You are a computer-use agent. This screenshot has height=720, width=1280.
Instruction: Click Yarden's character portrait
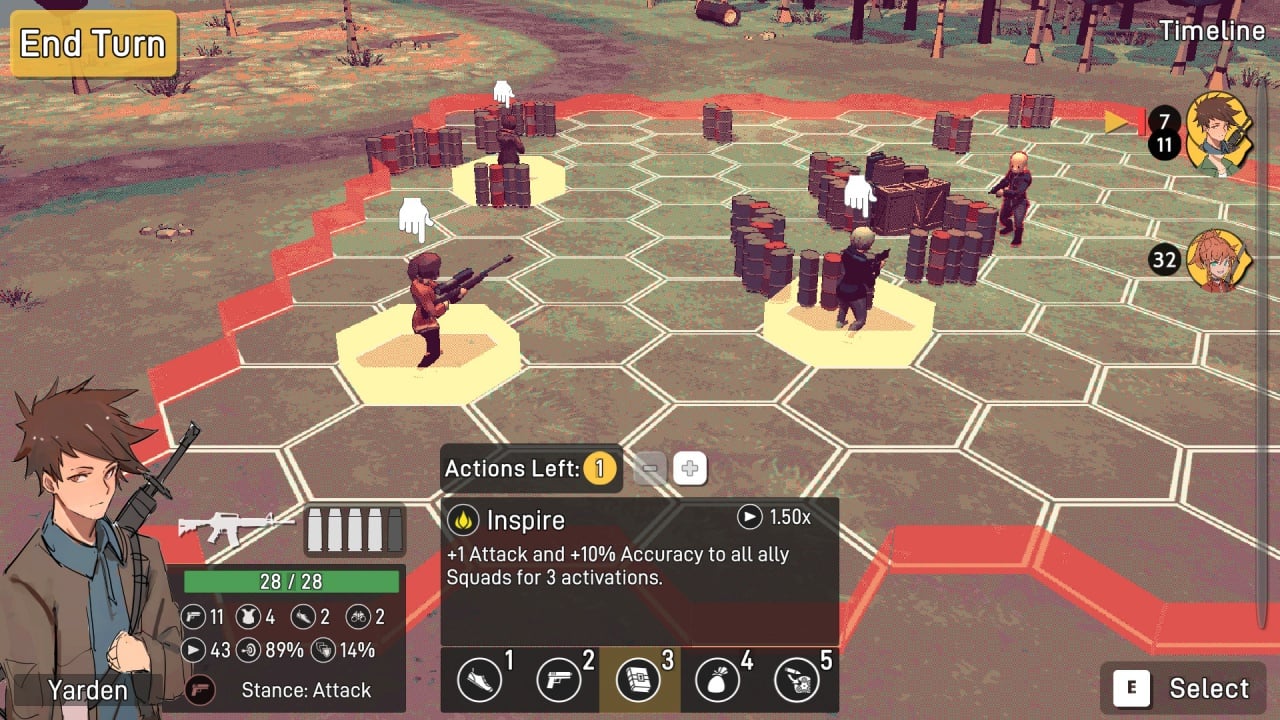(x=85, y=550)
